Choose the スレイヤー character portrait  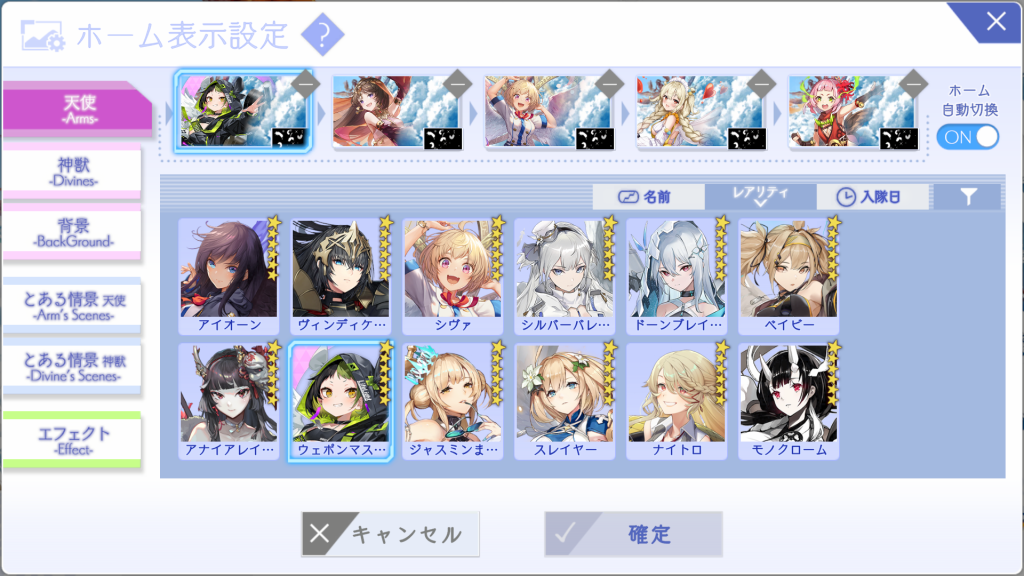[x=565, y=400]
